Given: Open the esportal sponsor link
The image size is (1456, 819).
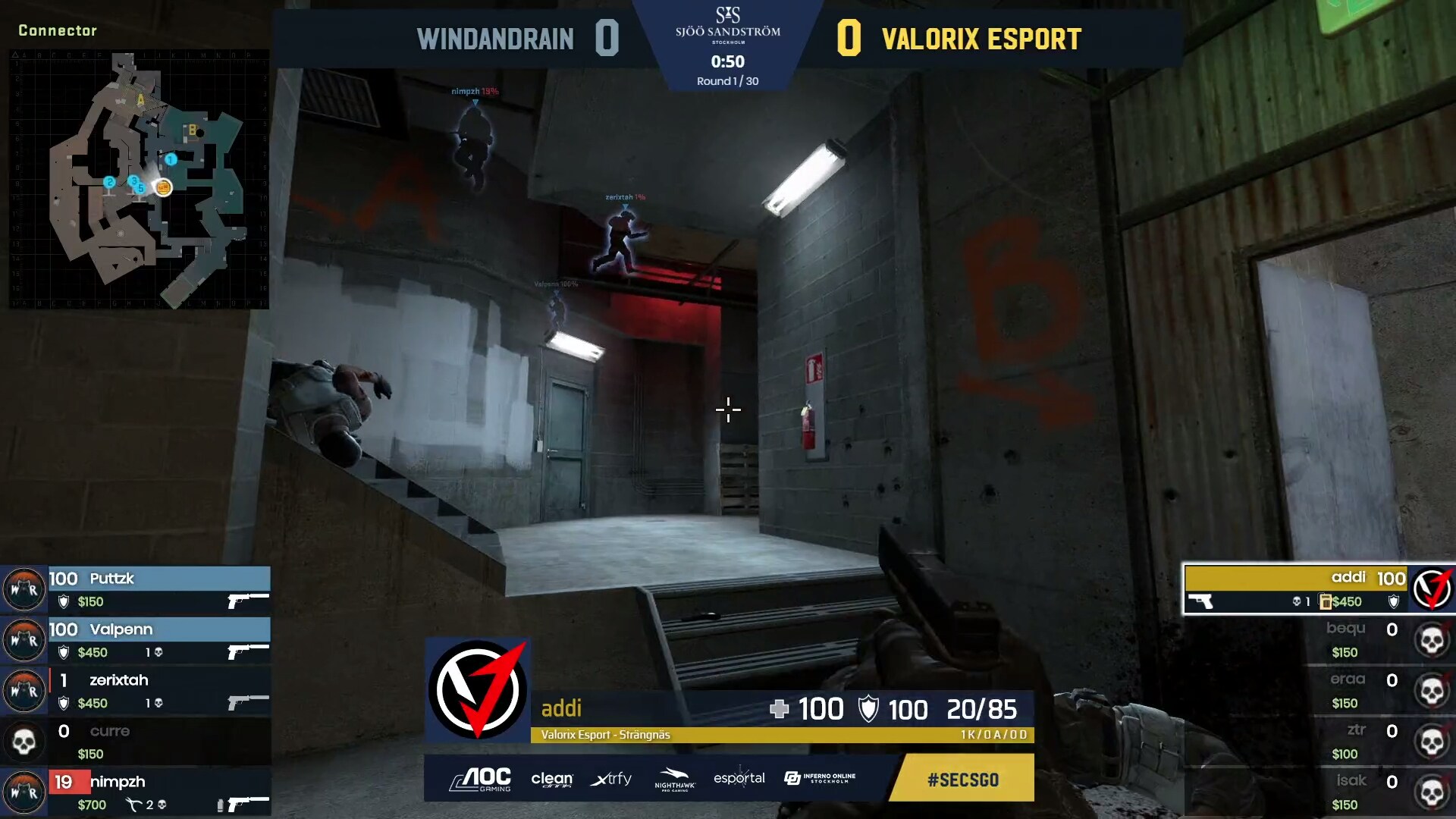Looking at the screenshot, I should point(739,779).
